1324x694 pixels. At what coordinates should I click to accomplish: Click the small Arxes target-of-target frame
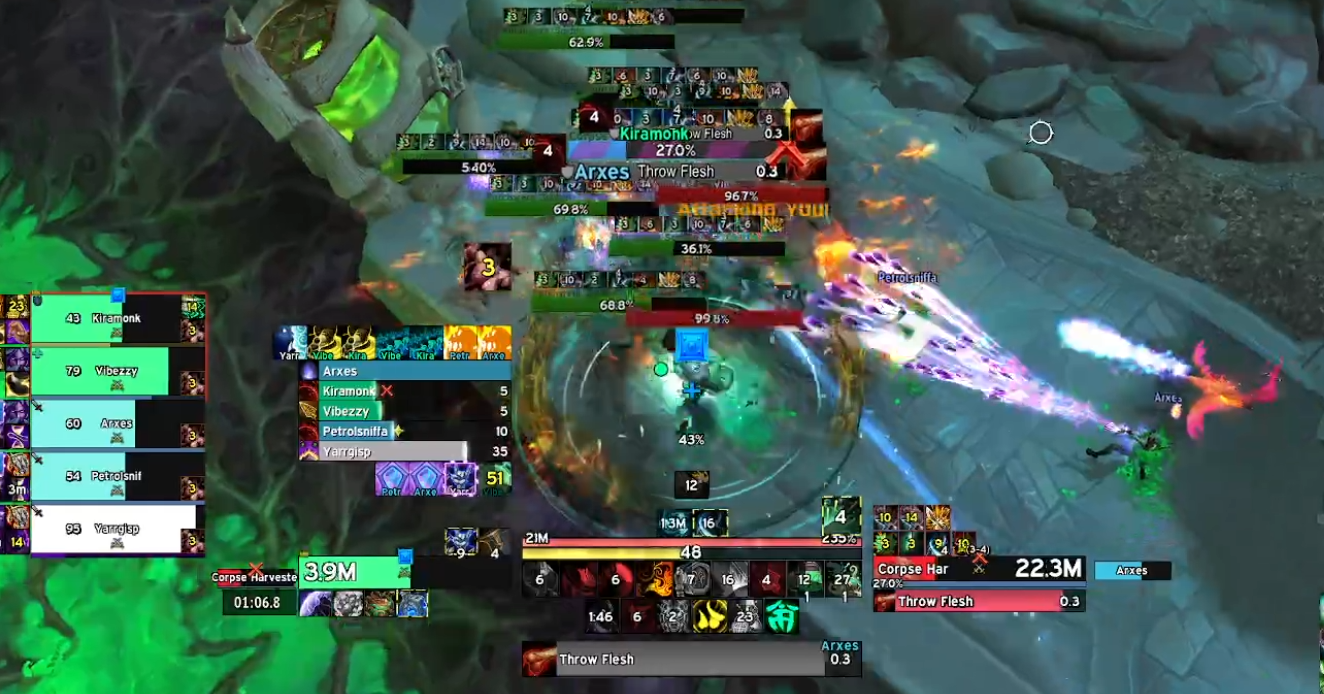pos(1132,571)
